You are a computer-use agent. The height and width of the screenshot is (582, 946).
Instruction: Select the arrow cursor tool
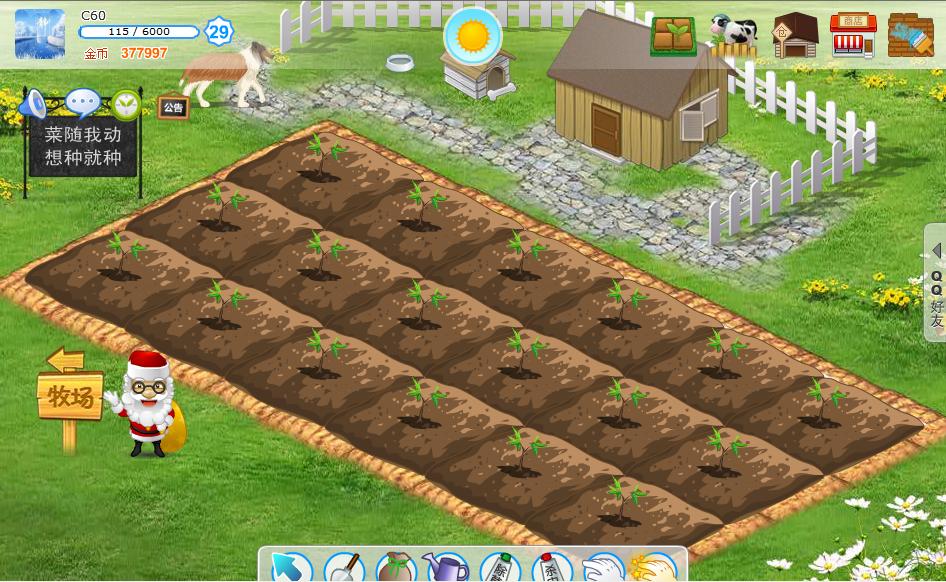pyautogui.click(x=291, y=568)
